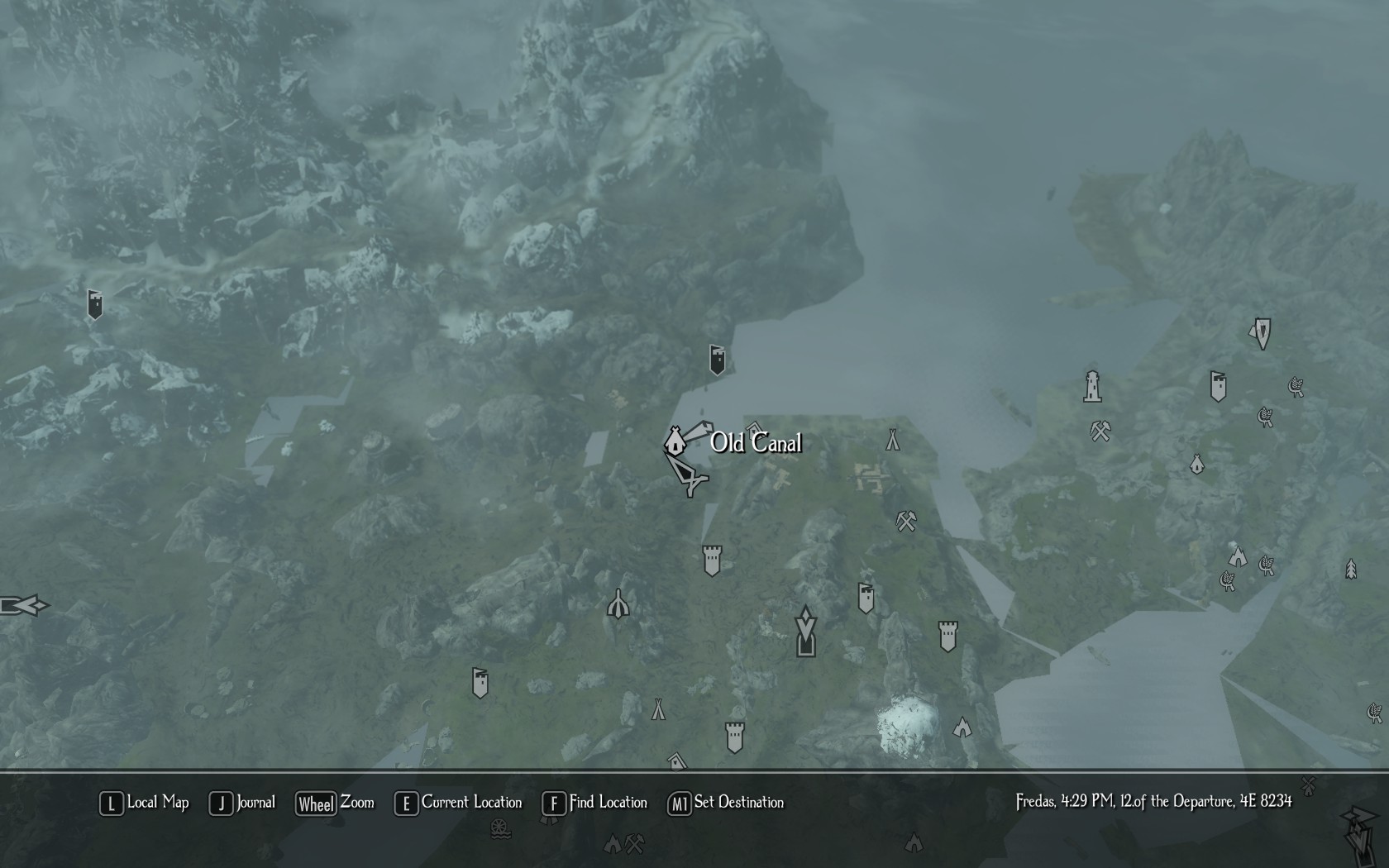The image size is (1389, 868).
Task: Open the Local Map view
Action: pos(145,803)
